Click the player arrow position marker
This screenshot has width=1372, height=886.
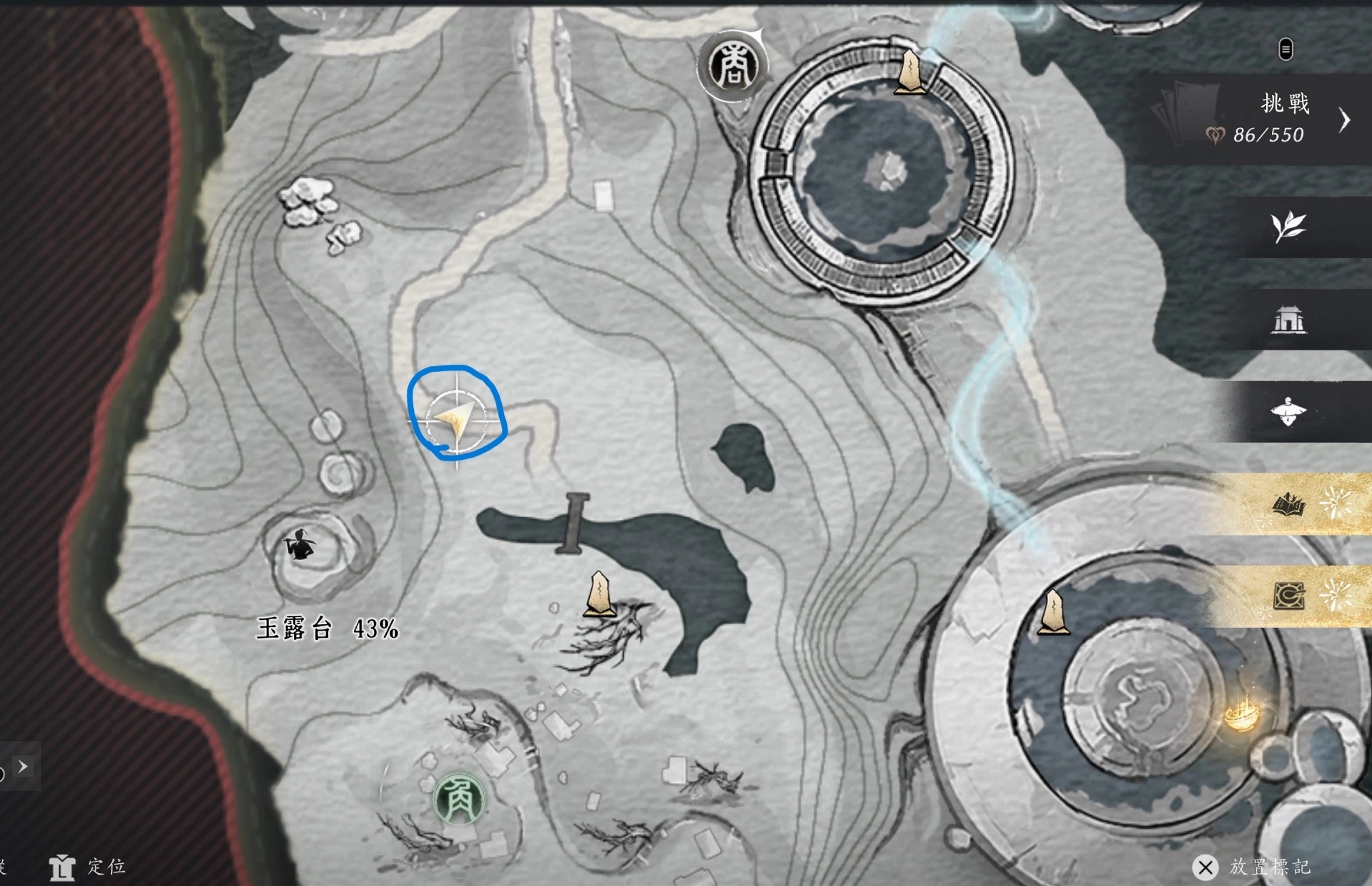[456, 418]
